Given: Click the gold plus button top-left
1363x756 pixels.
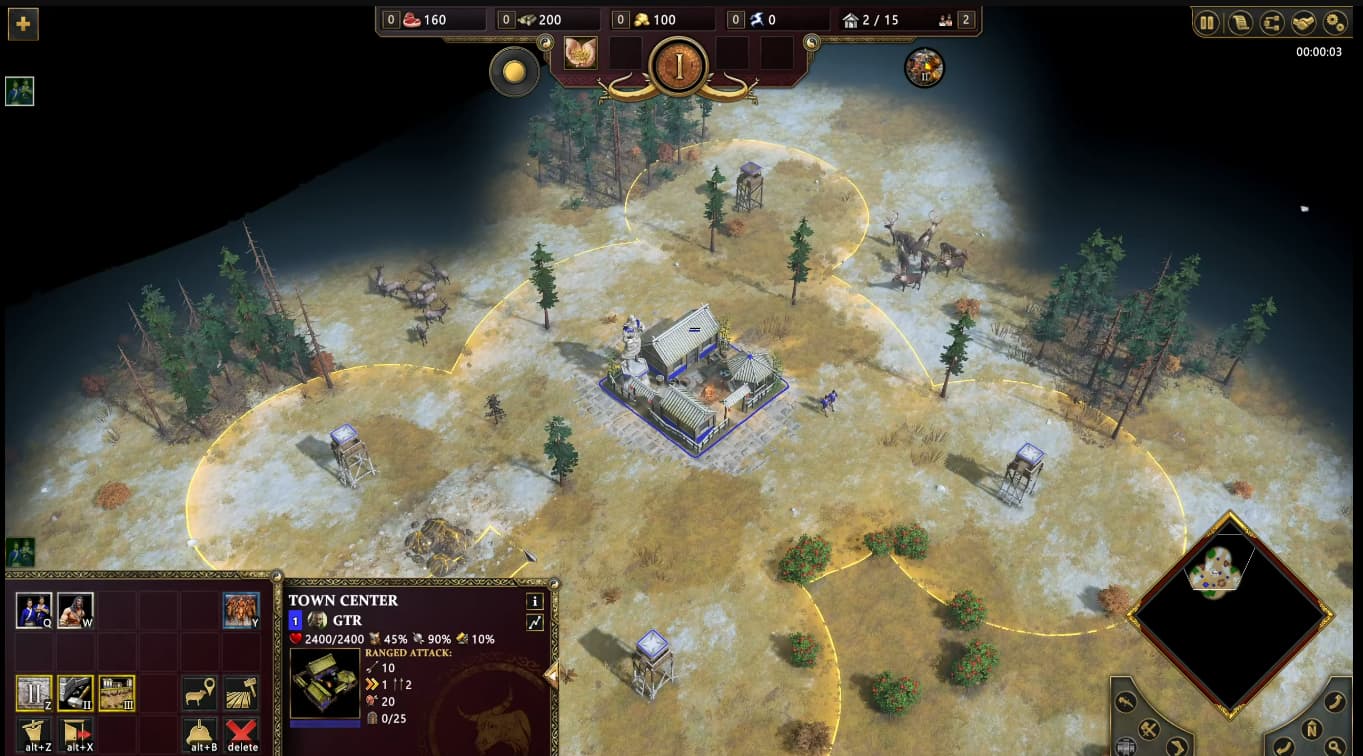Looking at the screenshot, I should point(22,23).
